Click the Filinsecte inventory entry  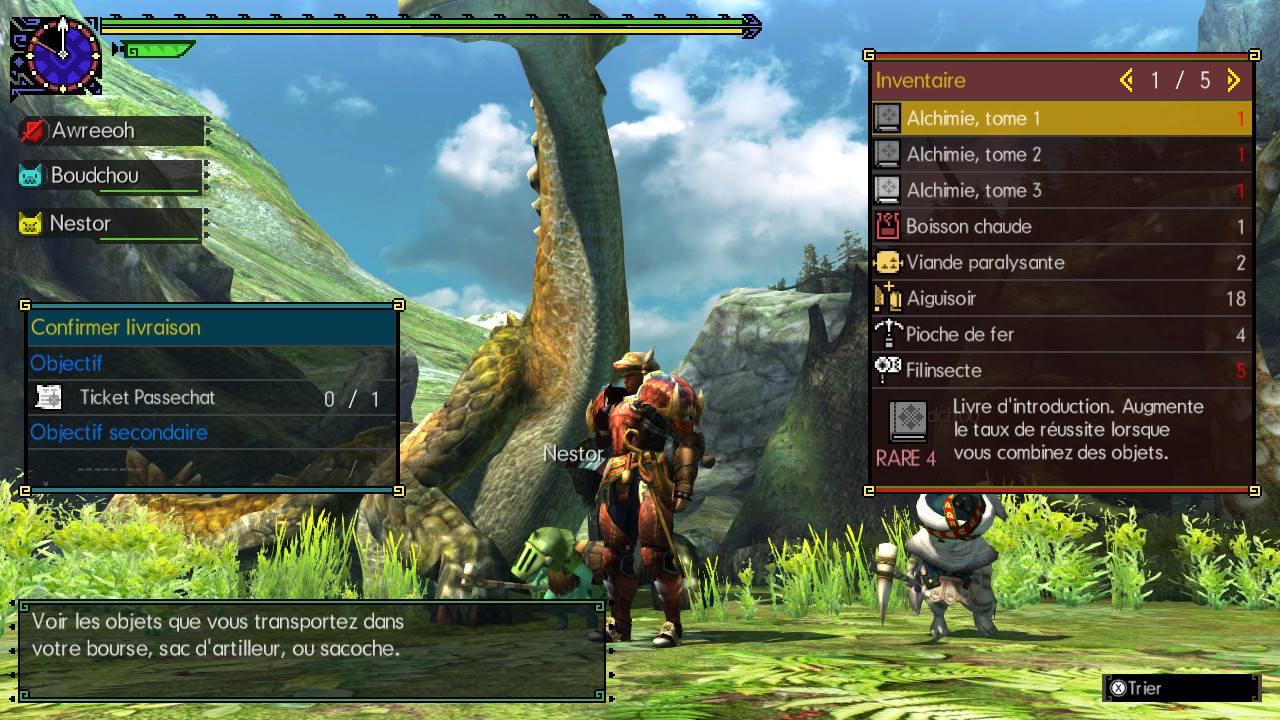coord(1060,371)
